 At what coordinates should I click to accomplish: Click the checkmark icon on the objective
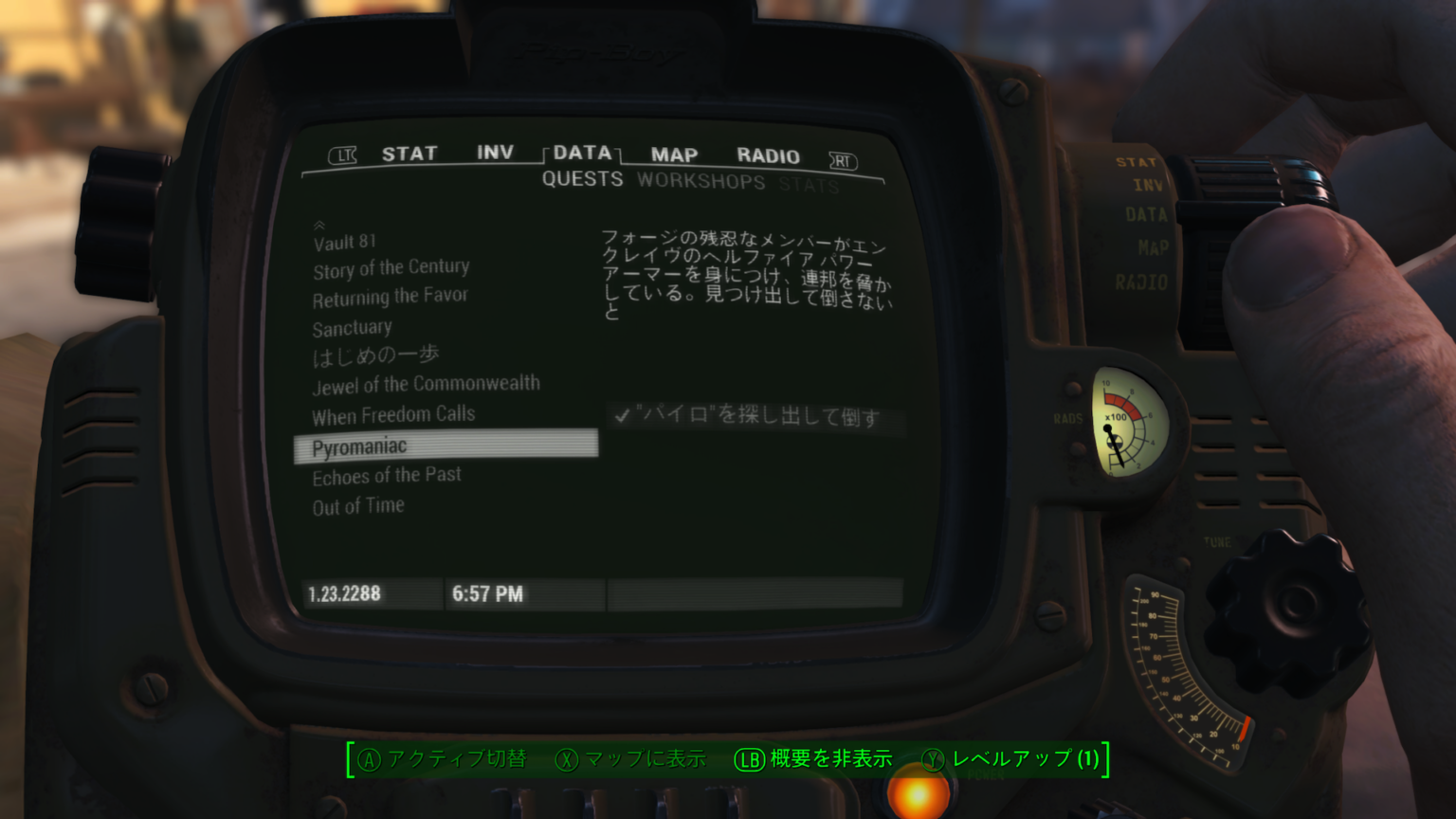pyautogui.click(x=623, y=415)
